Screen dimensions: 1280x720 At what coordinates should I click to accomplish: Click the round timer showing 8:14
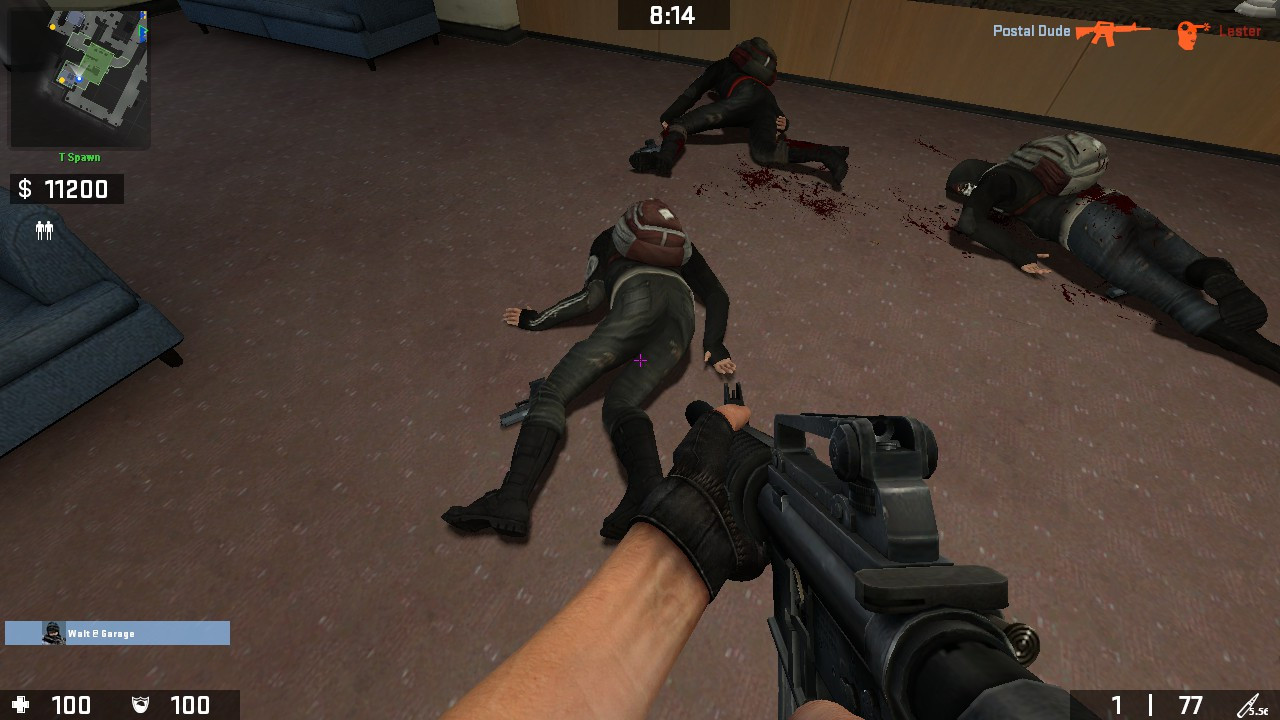click(x=675, y=14)
